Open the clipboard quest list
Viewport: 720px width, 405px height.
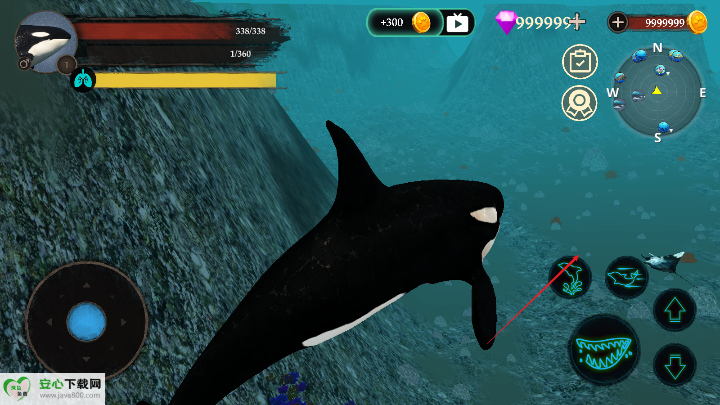tap(579, 62)
